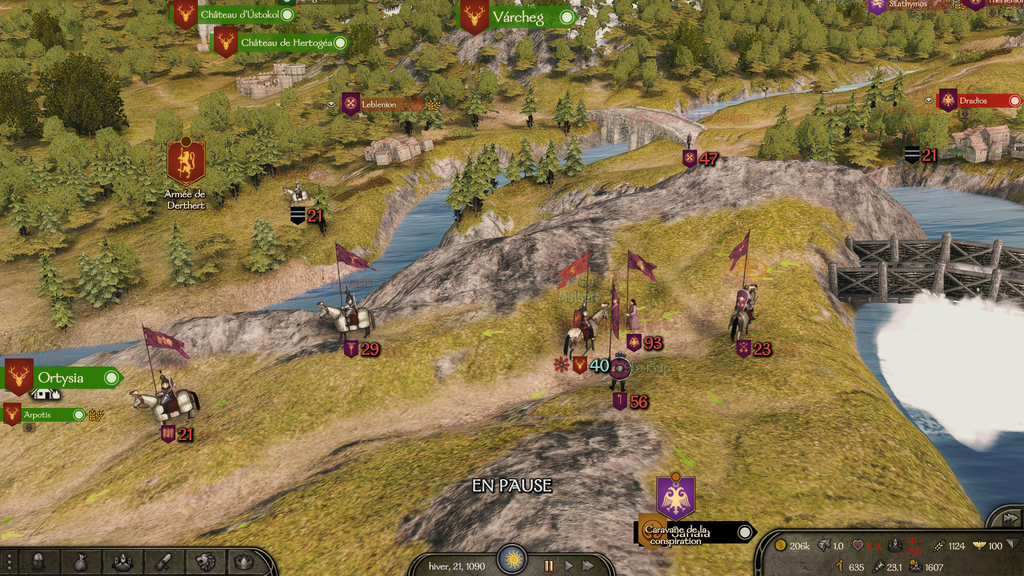
Task: Open the kingdom crown icon
Action: click(x=247, y=562)
